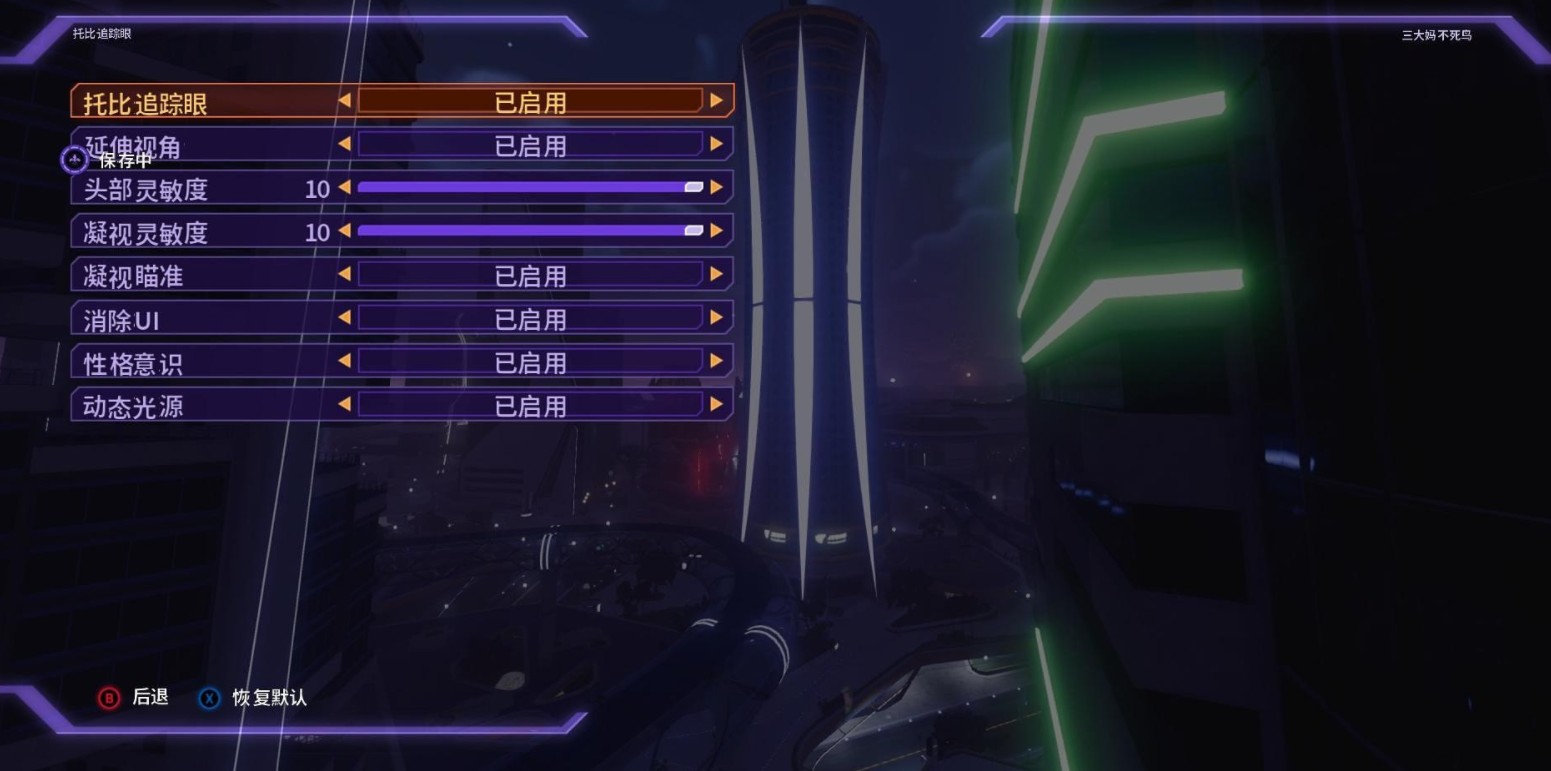Decrease 头部灵敏度 with its left arrow

344,187
